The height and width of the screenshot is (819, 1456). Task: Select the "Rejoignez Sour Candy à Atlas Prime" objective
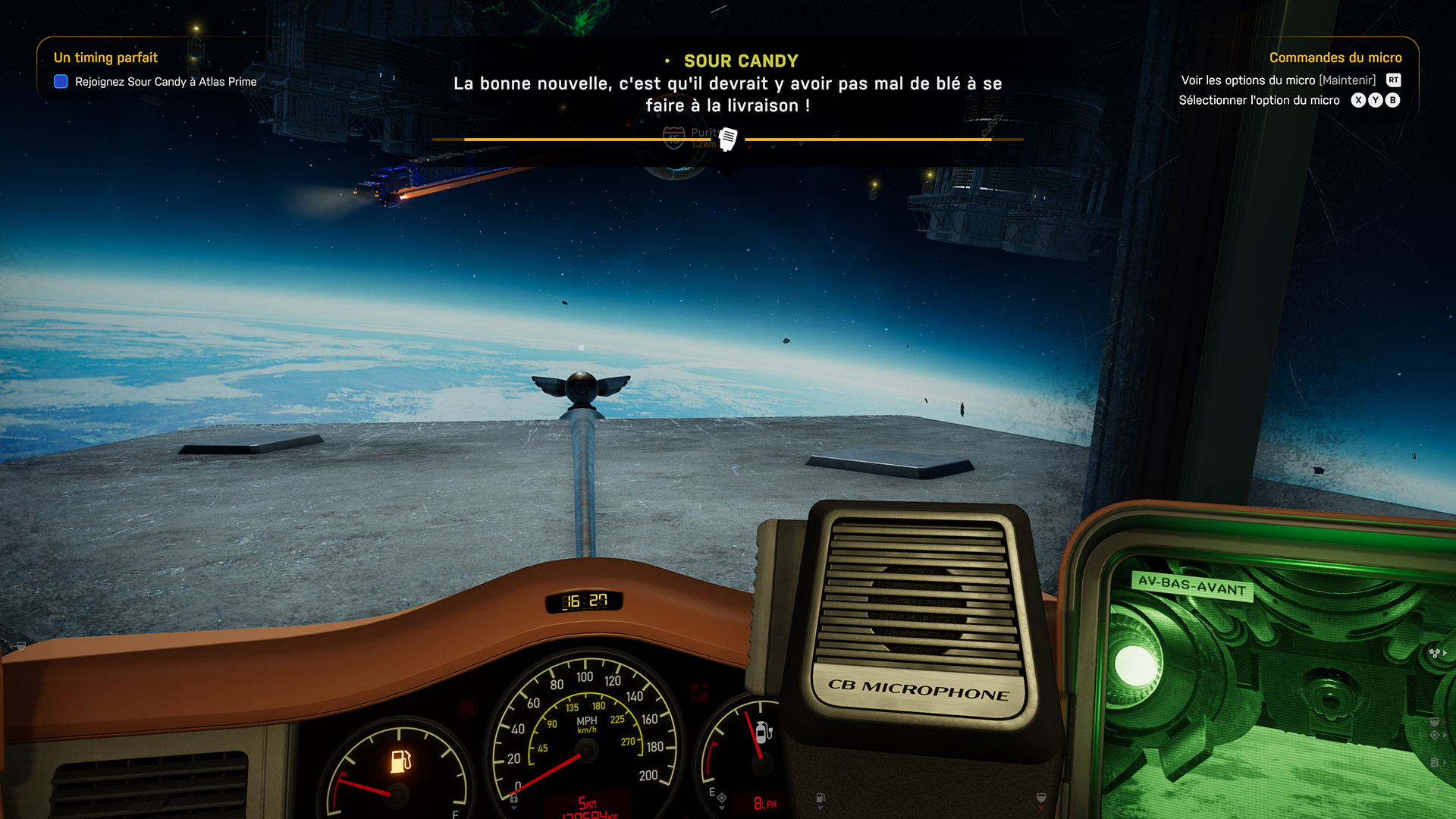click(165, 82)
